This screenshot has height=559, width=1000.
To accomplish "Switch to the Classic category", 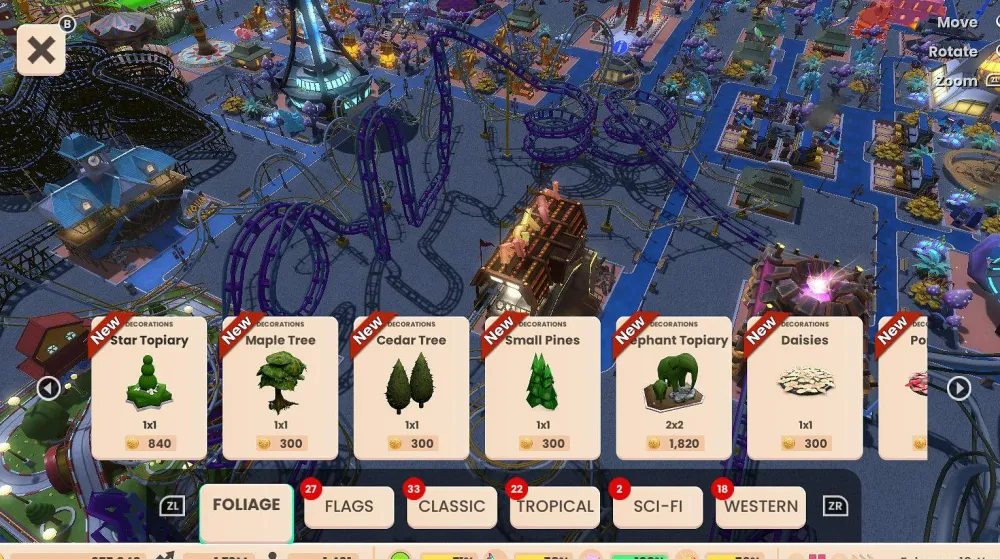I will tap(452, 507).
